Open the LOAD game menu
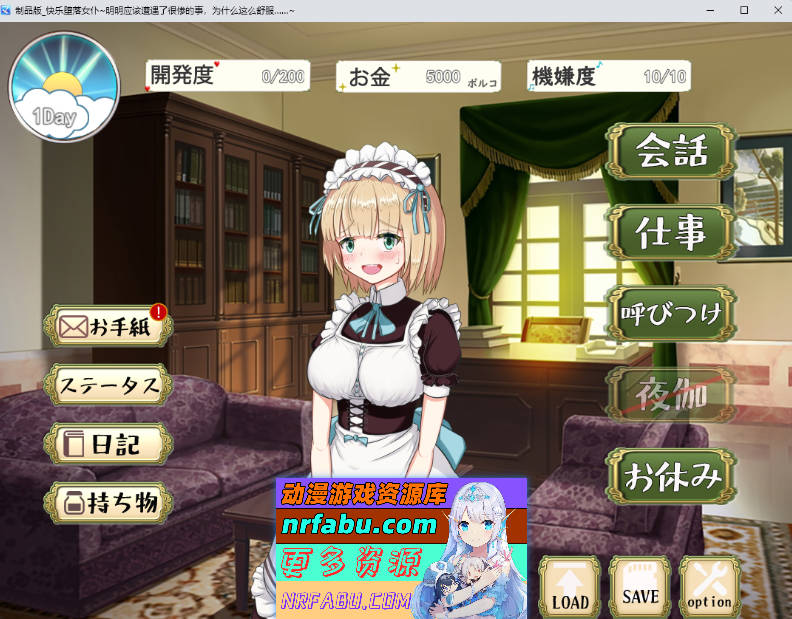Screen dimensions: 792x619 pos(570,587)
